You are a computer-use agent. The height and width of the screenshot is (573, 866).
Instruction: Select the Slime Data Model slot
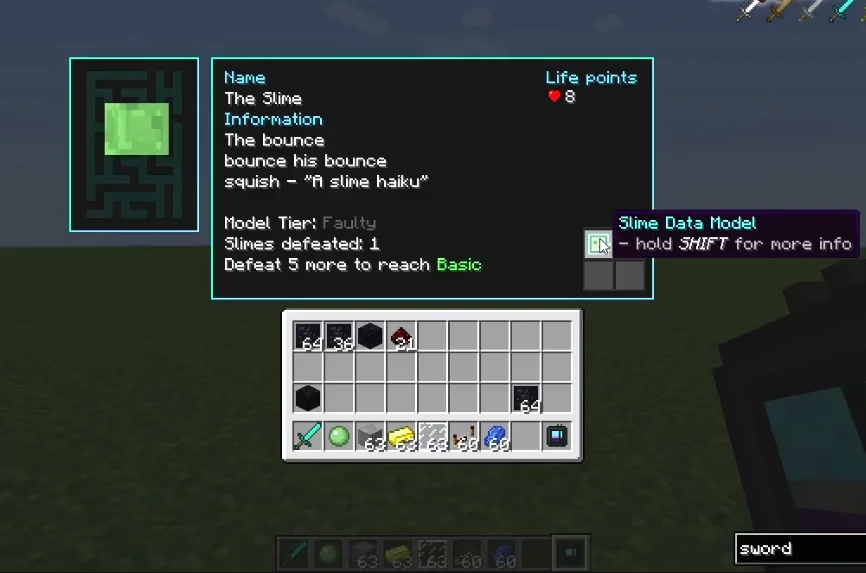598,244
